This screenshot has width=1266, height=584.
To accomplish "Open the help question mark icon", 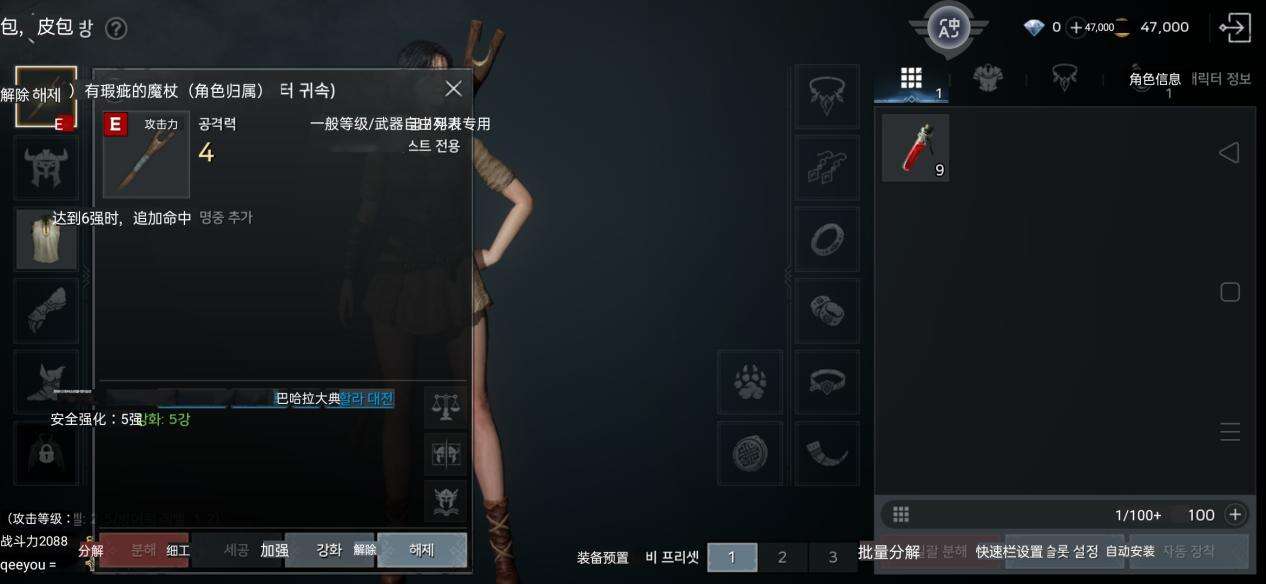I will (116, 28).
